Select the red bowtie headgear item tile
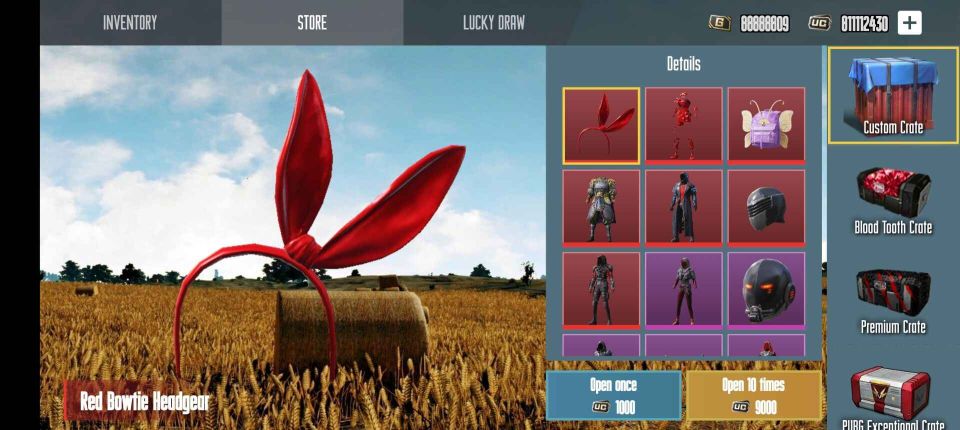The width and height of the screenshot is (960, 430). 601,125
